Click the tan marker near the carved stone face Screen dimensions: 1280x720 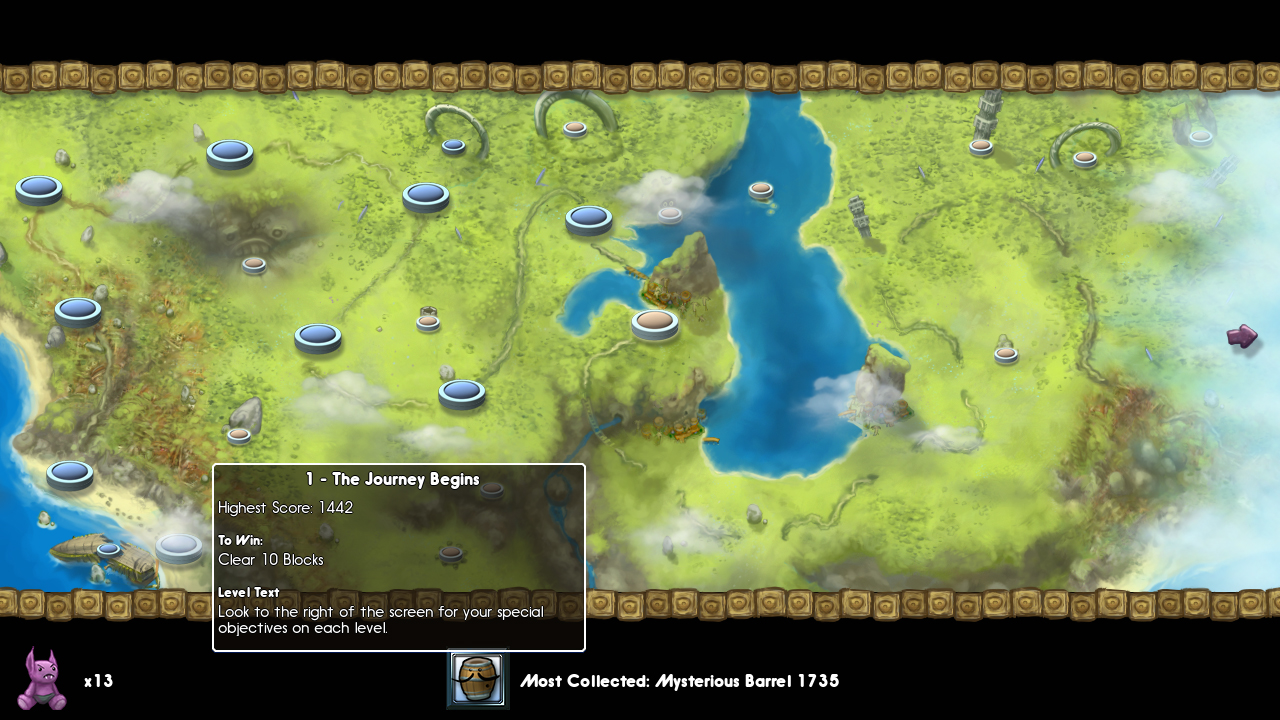point(255,263)
